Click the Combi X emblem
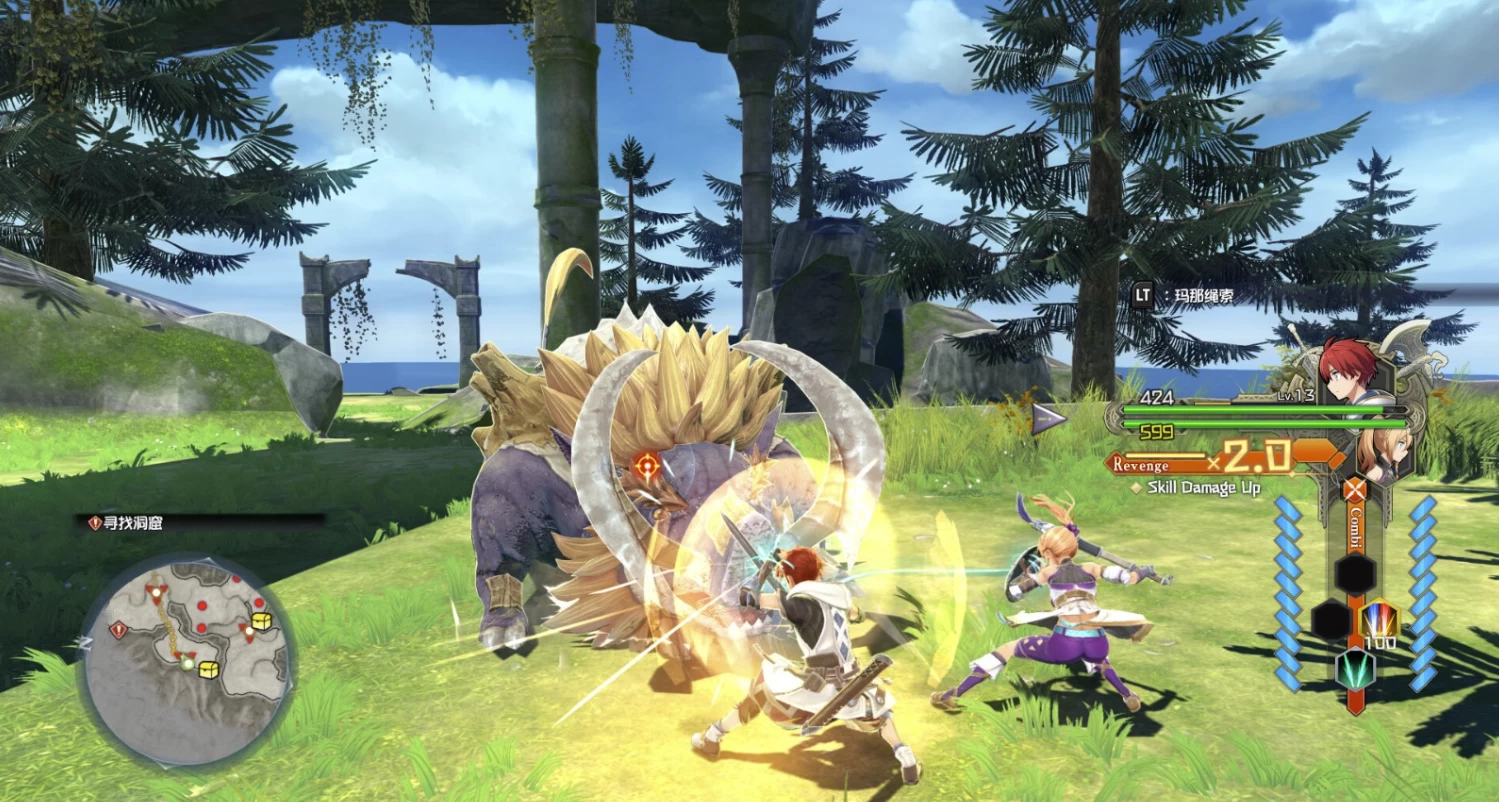The width and height of the screenshot is (1499, 802). (1355, 490)
